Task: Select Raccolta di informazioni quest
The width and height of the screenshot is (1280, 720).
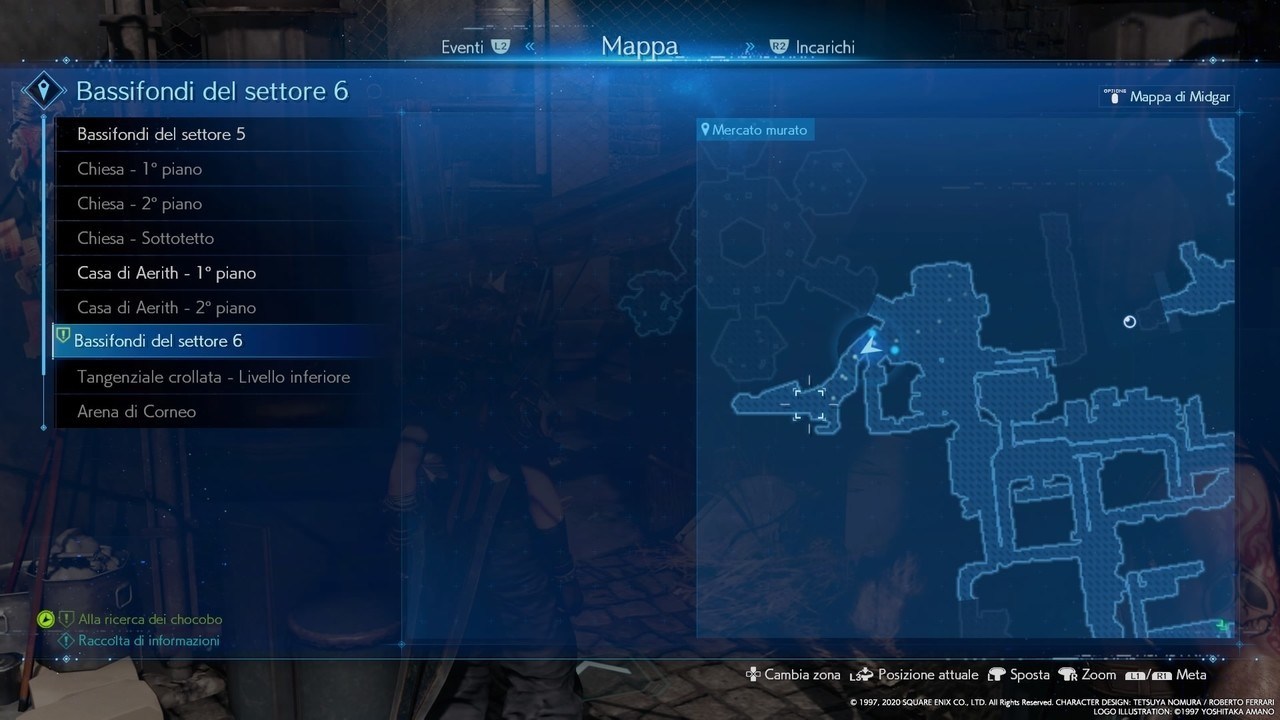Action: (x=149, y=641)
